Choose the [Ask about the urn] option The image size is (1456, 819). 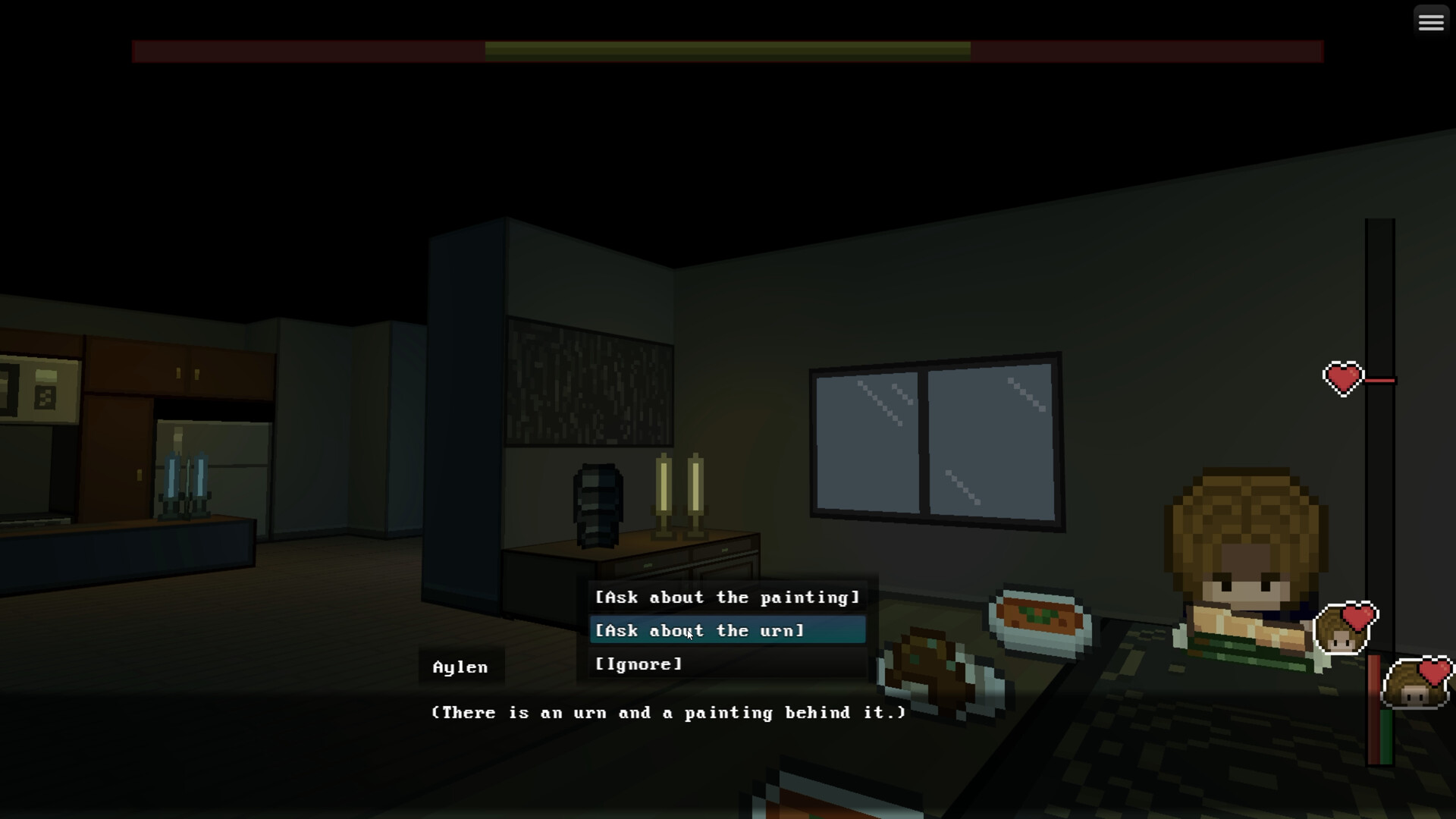coord(699,630)
